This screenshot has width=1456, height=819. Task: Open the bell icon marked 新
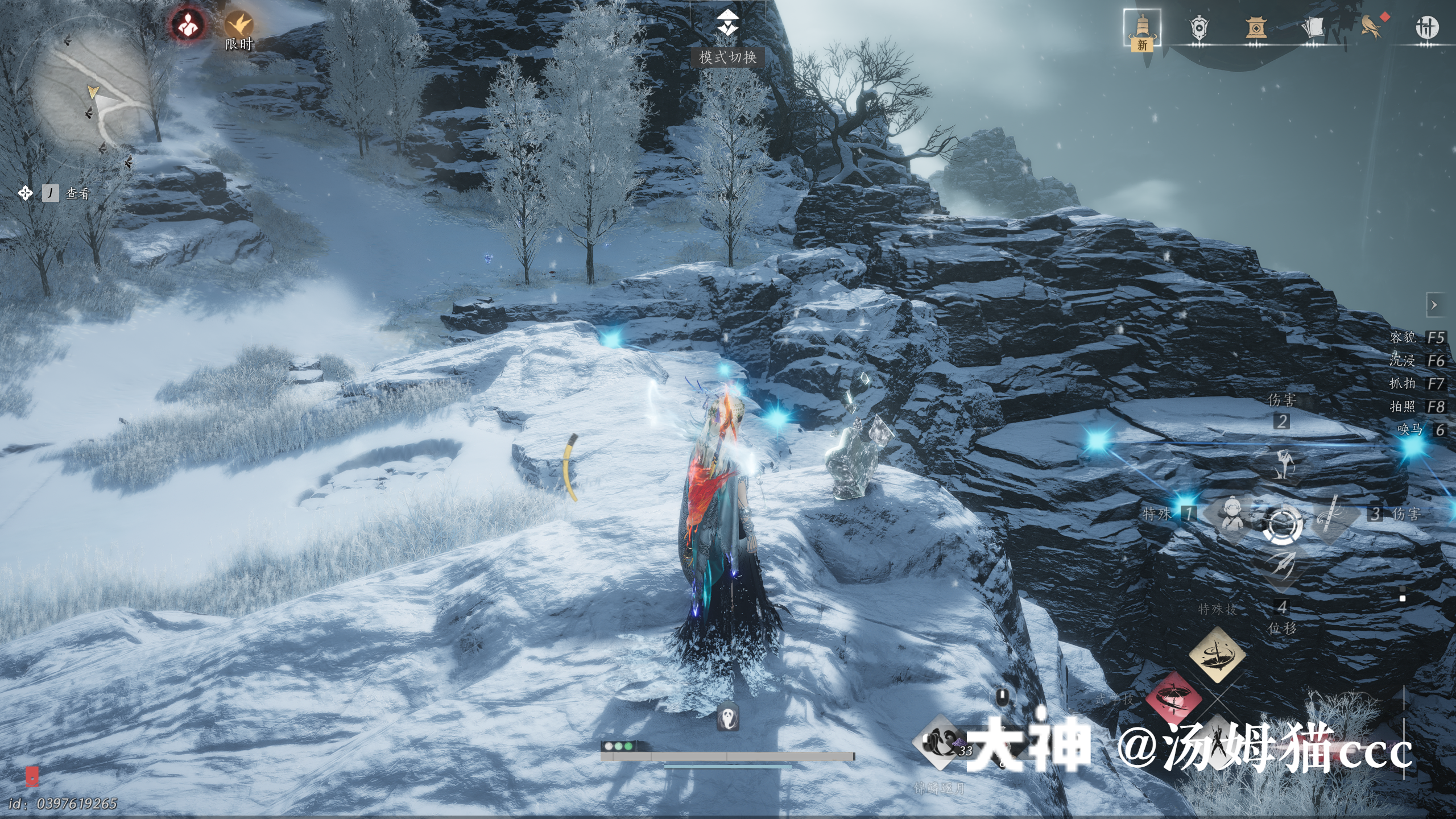point(1142,28)
